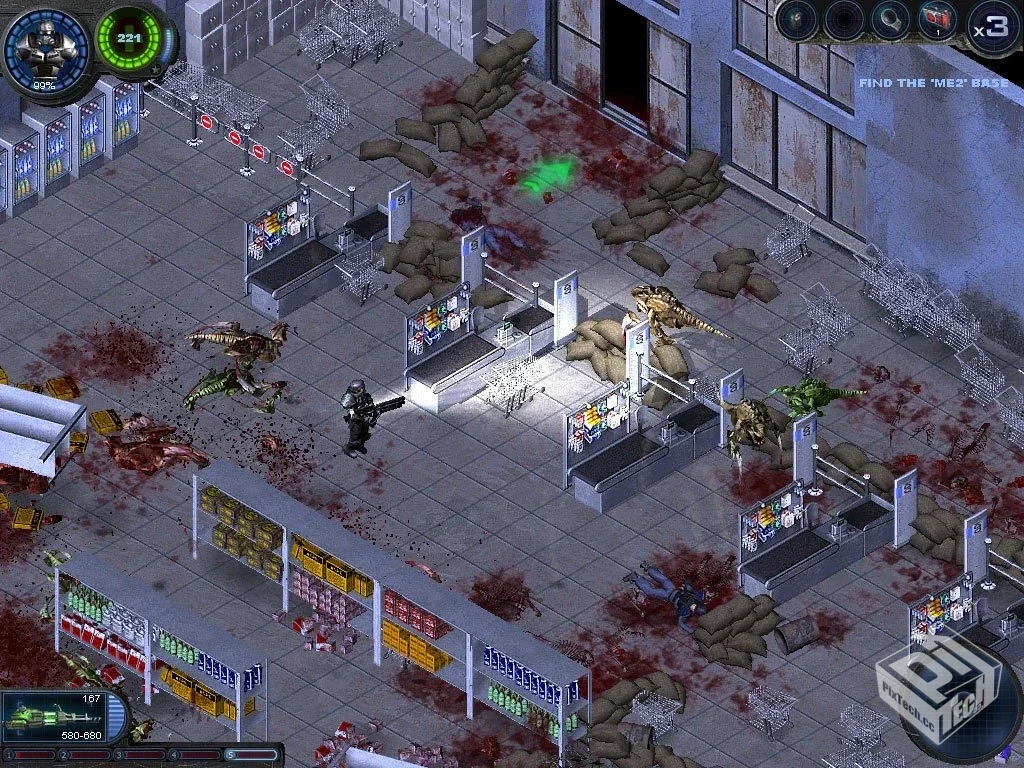Switch to weapon slot 4
Viewport: 1024px width, 768px height.
[197, 755]
